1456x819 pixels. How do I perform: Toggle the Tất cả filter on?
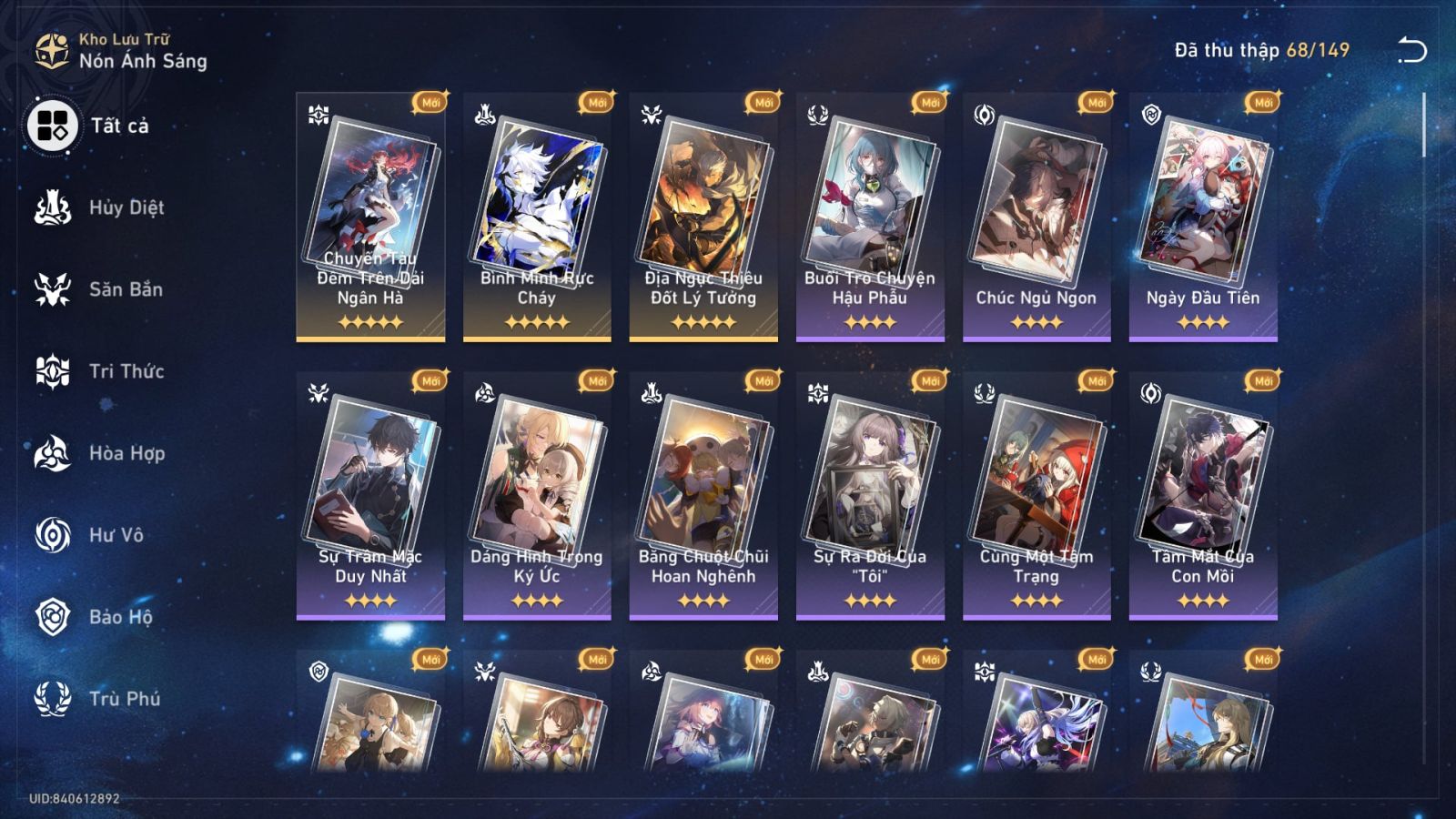pyautogui.click(x=52, y=126)
